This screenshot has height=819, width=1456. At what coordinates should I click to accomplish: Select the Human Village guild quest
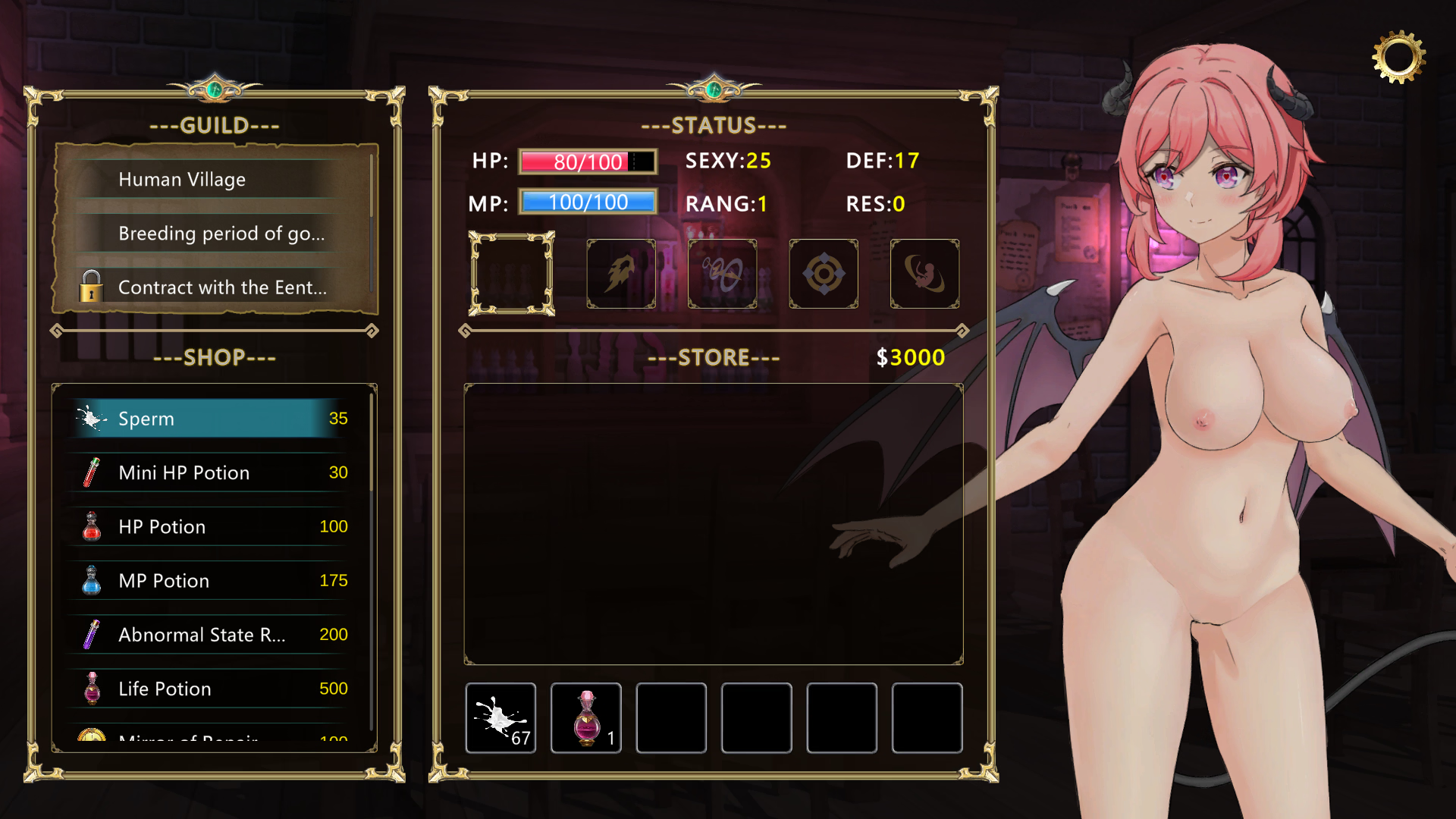coord(212,180)
